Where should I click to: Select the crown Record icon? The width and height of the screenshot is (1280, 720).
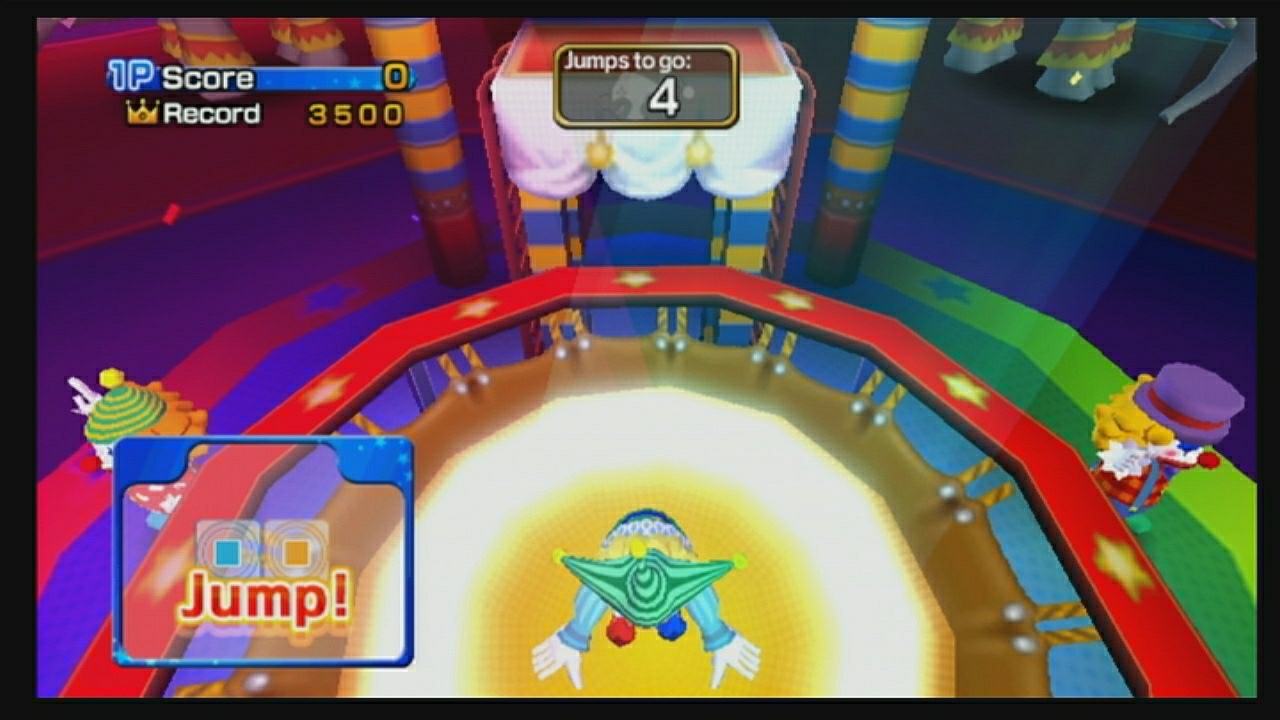pyautogui.click(x=142, y=113)
